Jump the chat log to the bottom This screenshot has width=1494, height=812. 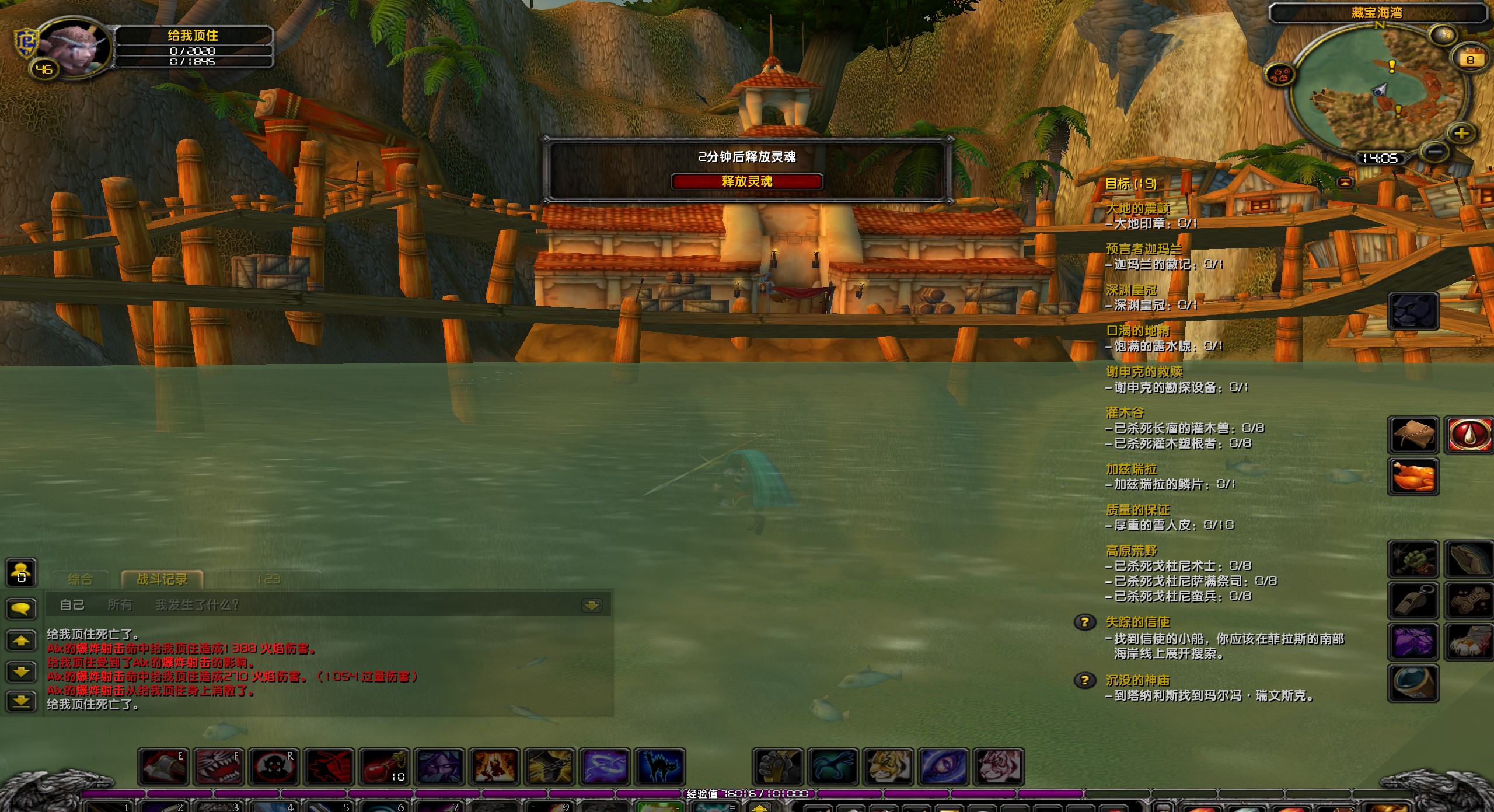coord(21,700)
